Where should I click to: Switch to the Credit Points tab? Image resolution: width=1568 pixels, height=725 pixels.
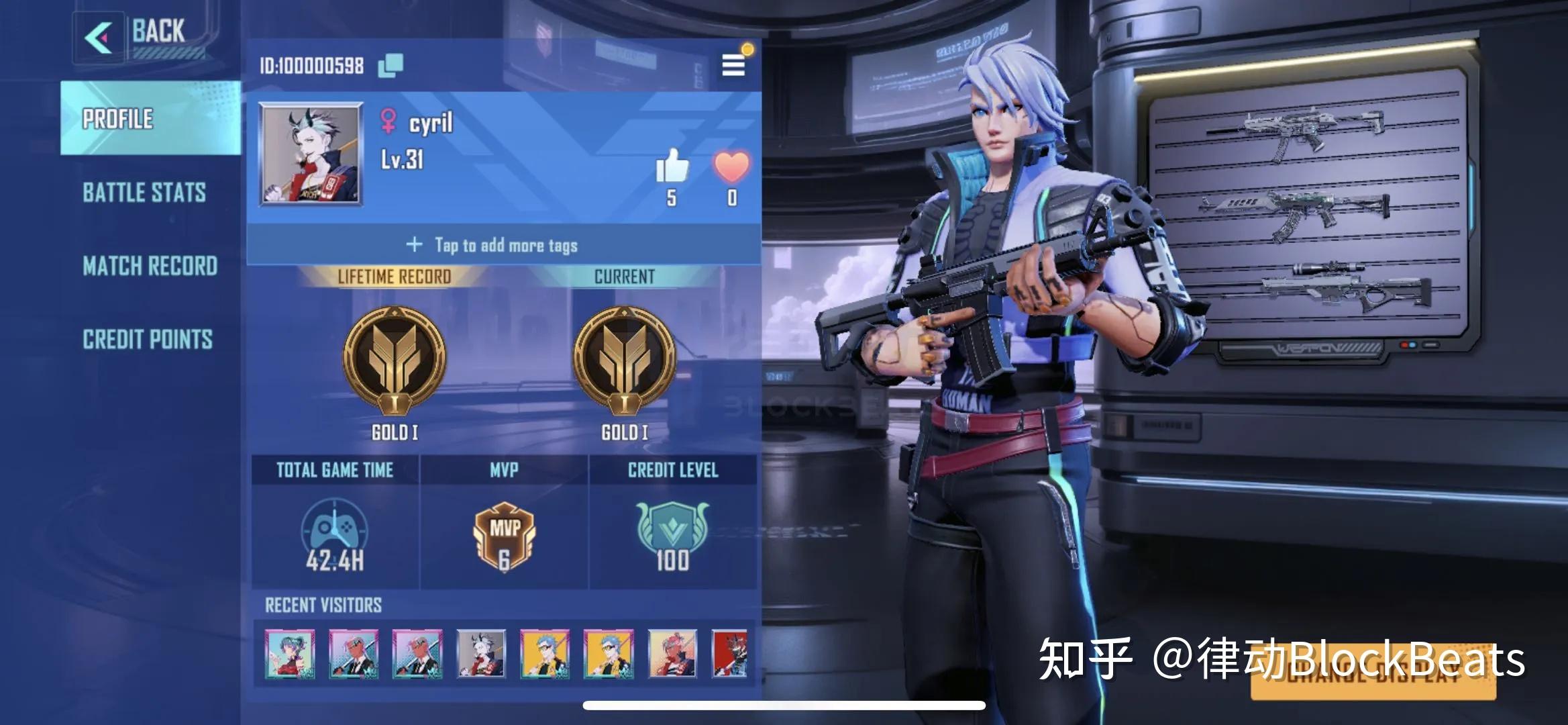point(148,339)
